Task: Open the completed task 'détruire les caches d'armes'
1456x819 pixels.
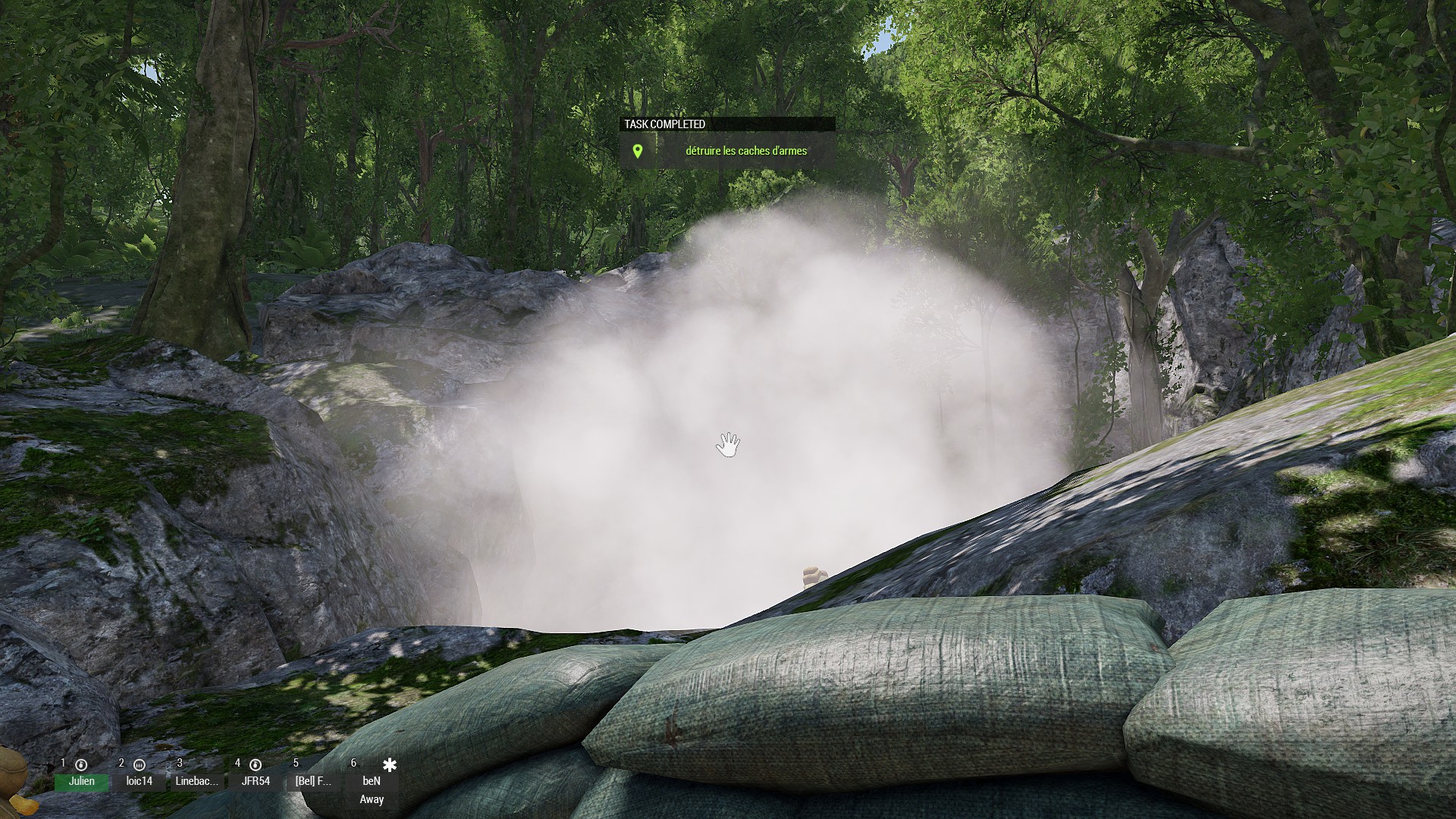Action: tap(746, 151)
